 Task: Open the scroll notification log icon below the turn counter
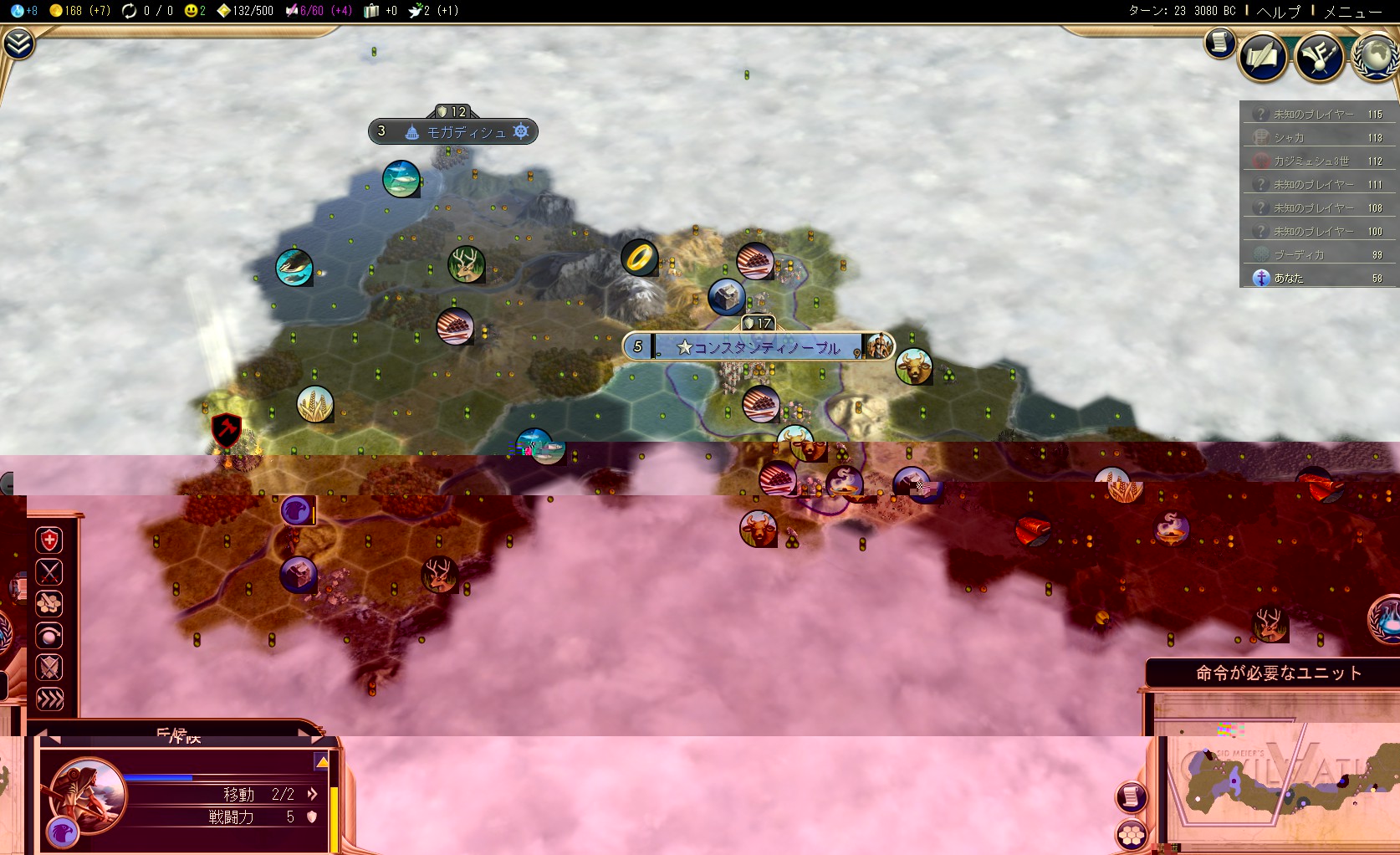pyautogui.click(x=1219, y=42)
